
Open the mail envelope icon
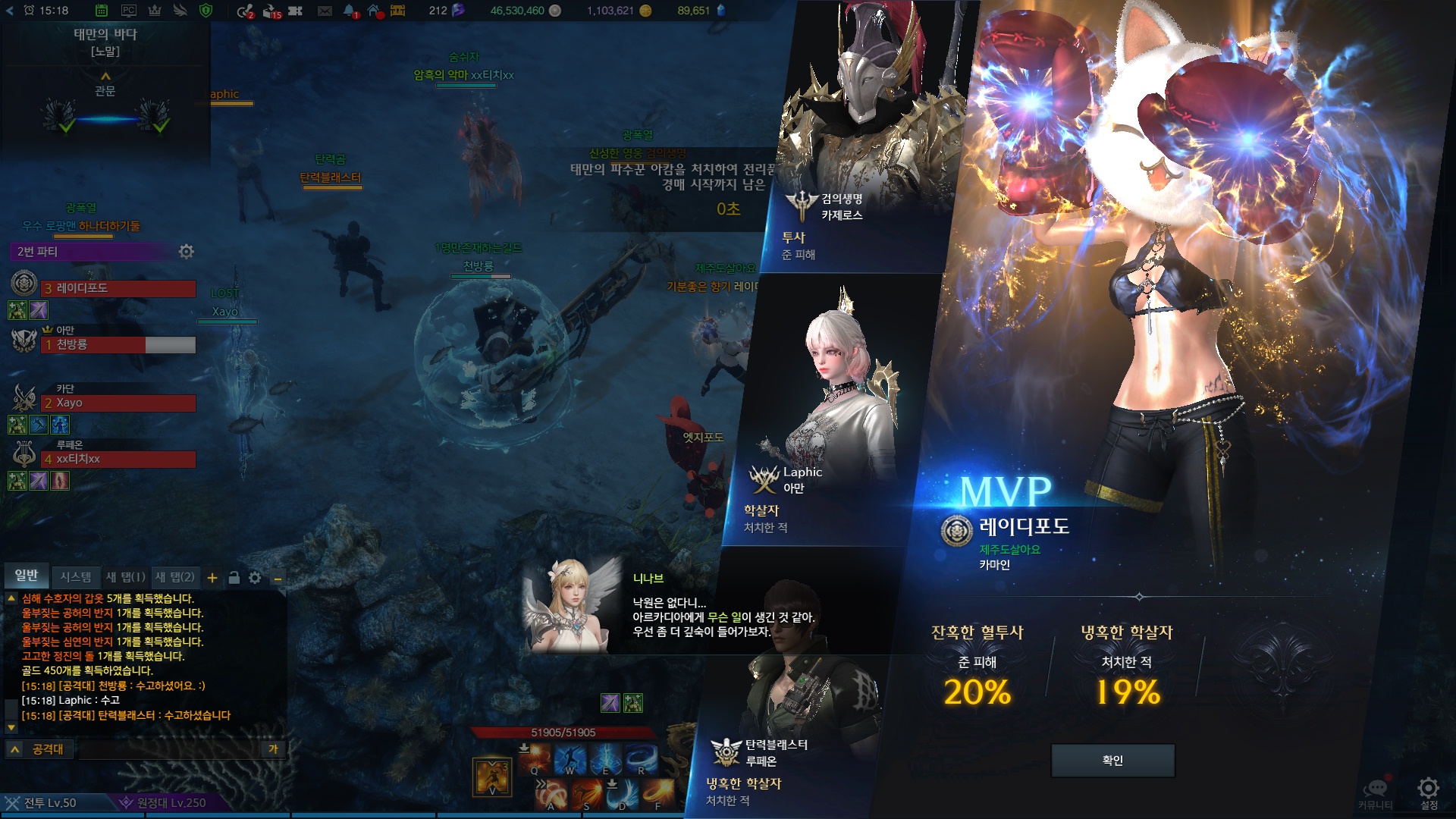pos(325,11)
